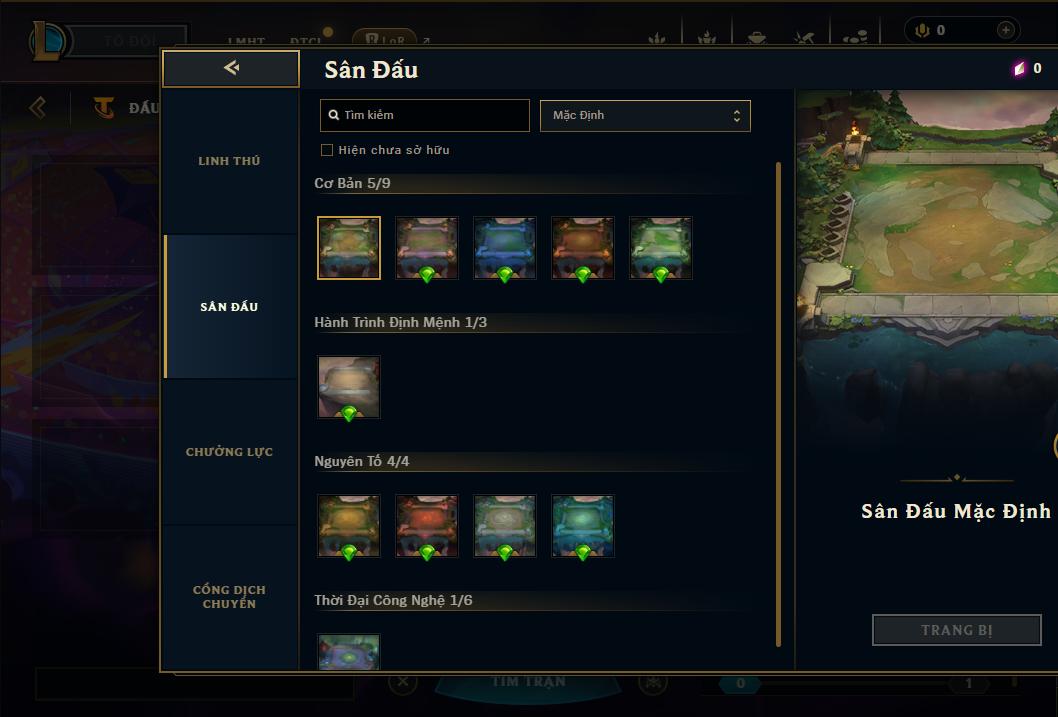Image resolution: width=1058 pixels, height=717 pixels.
Task: Select the highlighted default arena thumbnail
Action: (349, 247)
